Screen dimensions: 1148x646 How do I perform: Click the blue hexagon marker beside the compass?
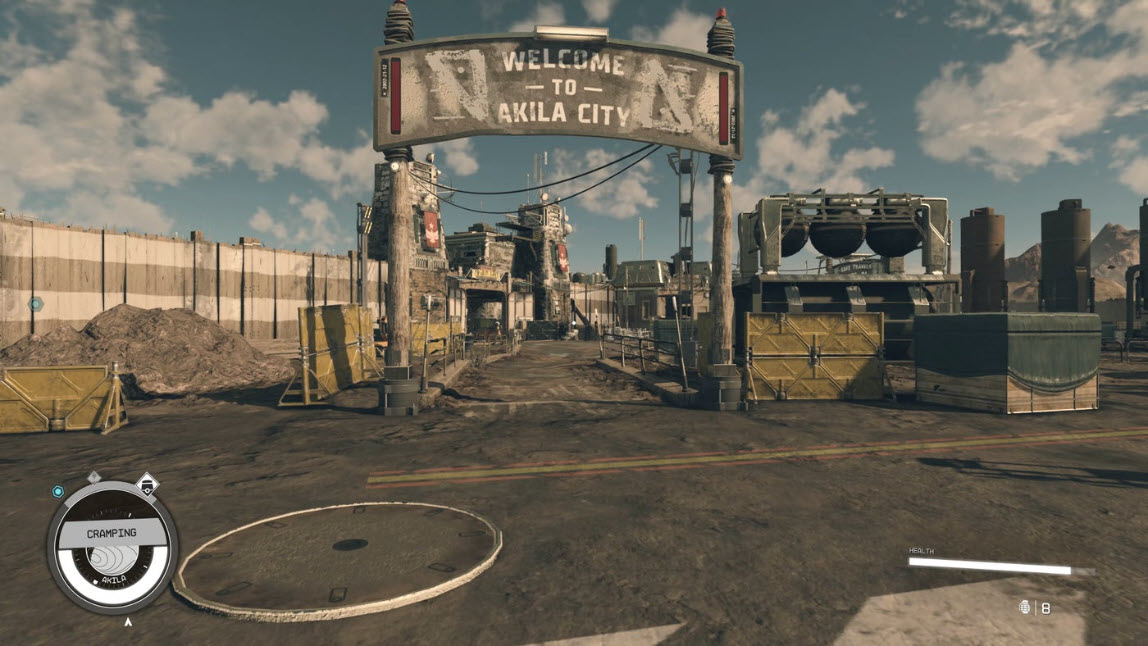58,491
